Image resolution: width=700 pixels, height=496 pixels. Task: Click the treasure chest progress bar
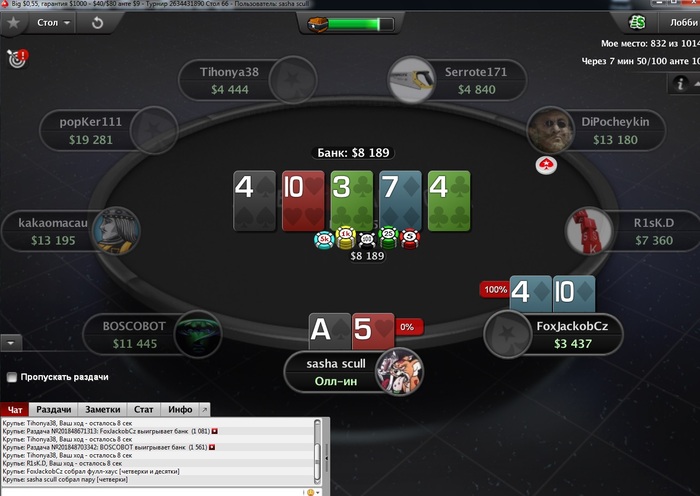click(x=343, y=23)
